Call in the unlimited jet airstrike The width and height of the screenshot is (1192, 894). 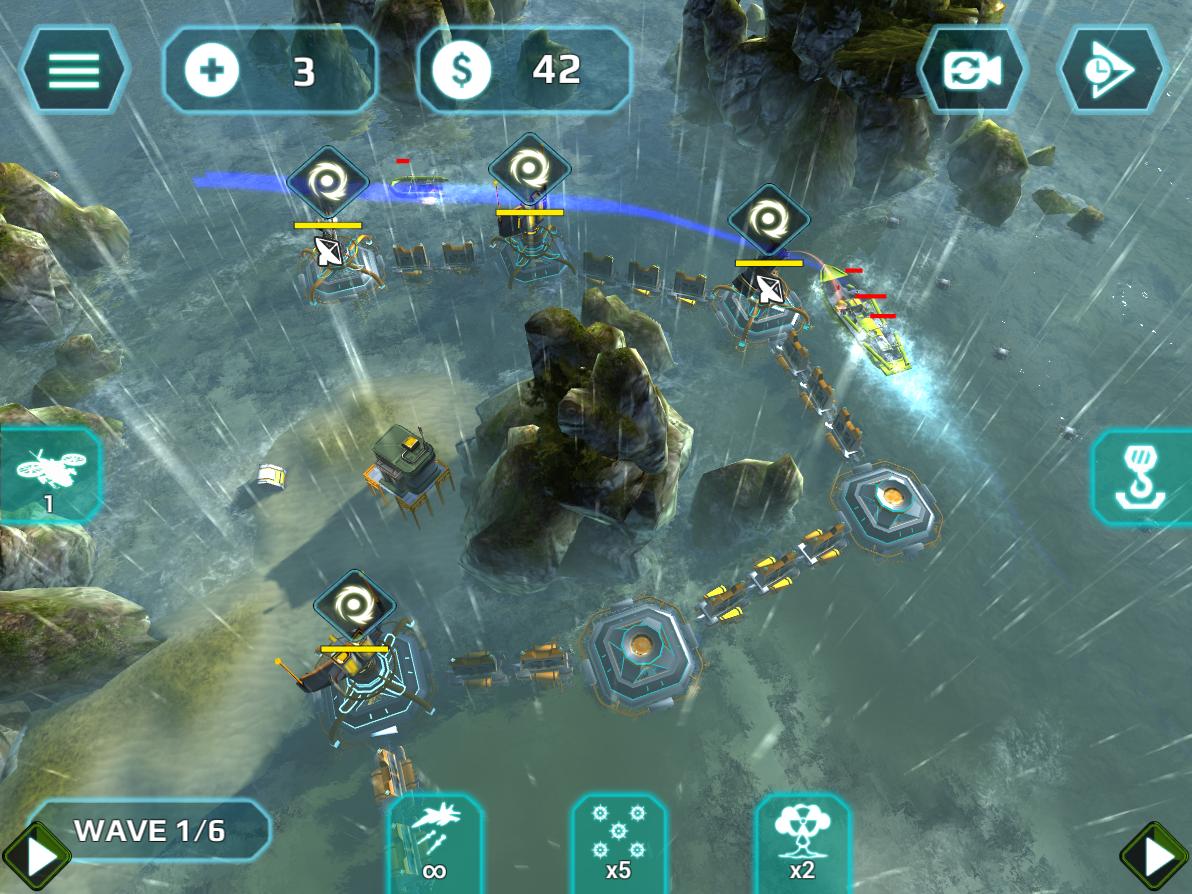pyautogui.click(x=434, y=841)
